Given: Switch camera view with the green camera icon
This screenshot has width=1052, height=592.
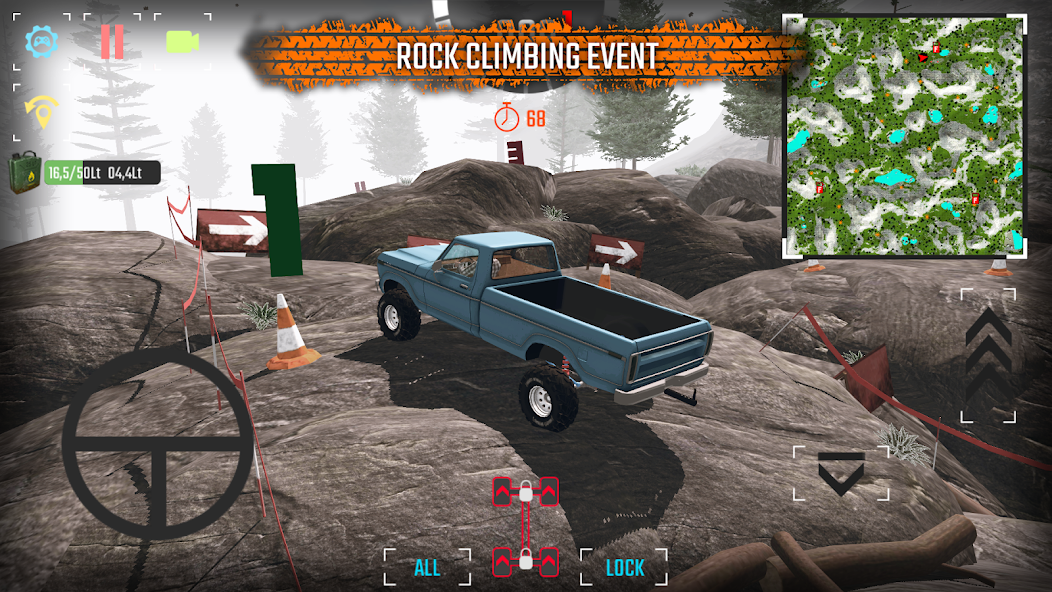Looking at the screenshot, I should (x=182, y=42).
